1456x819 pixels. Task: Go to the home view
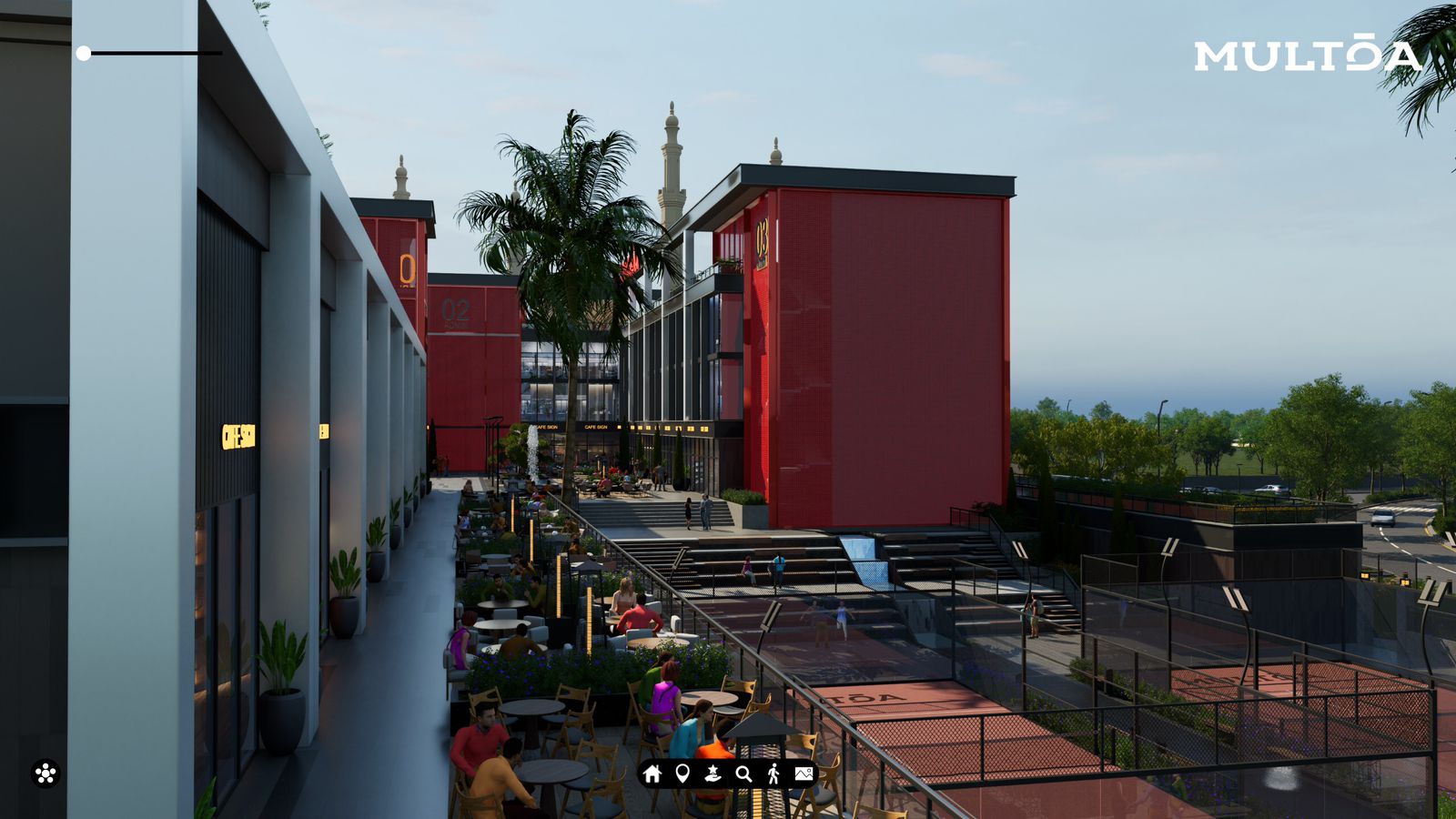click(652, 773)
